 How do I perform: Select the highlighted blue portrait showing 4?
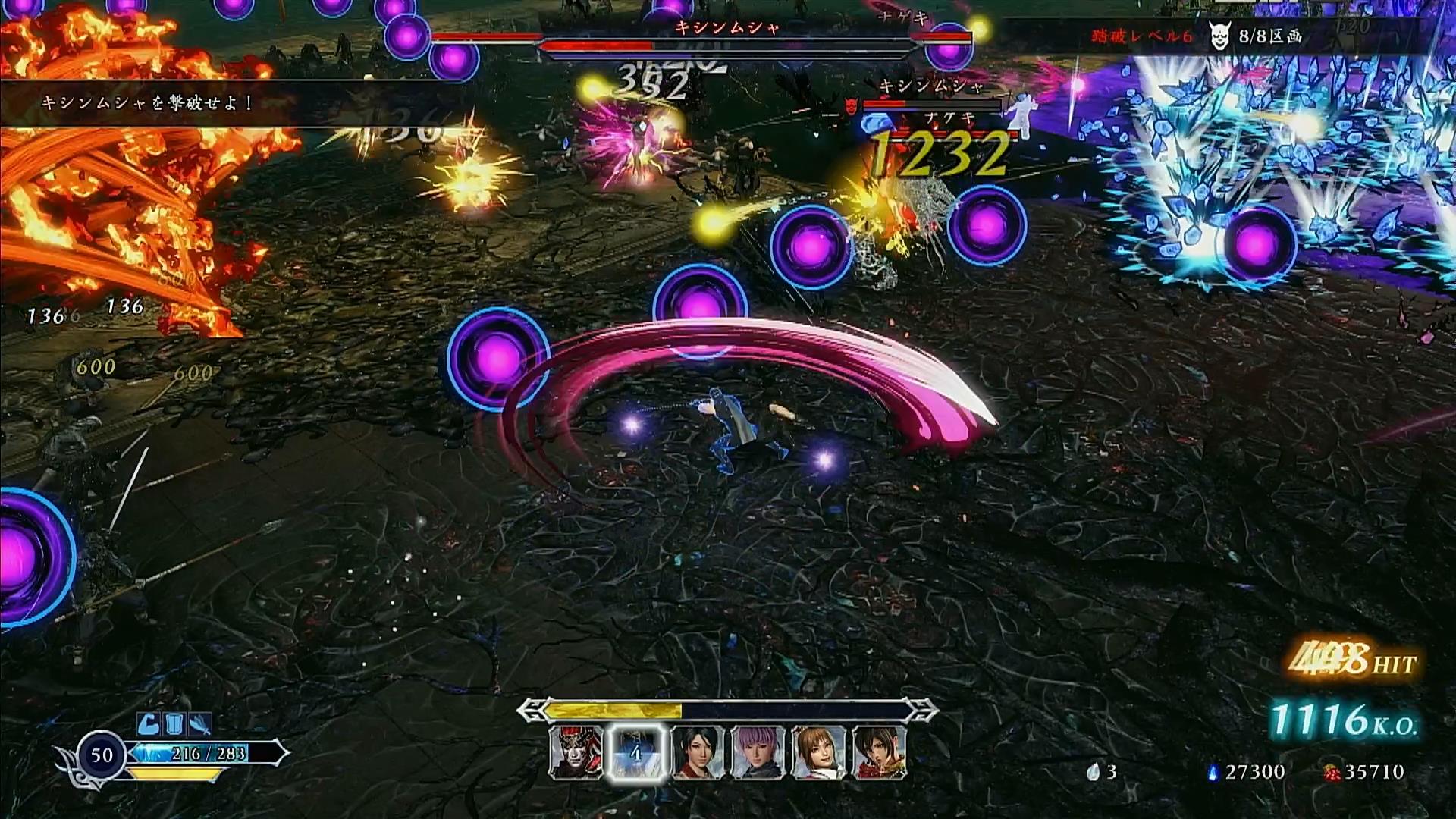(x=637, y=752)
